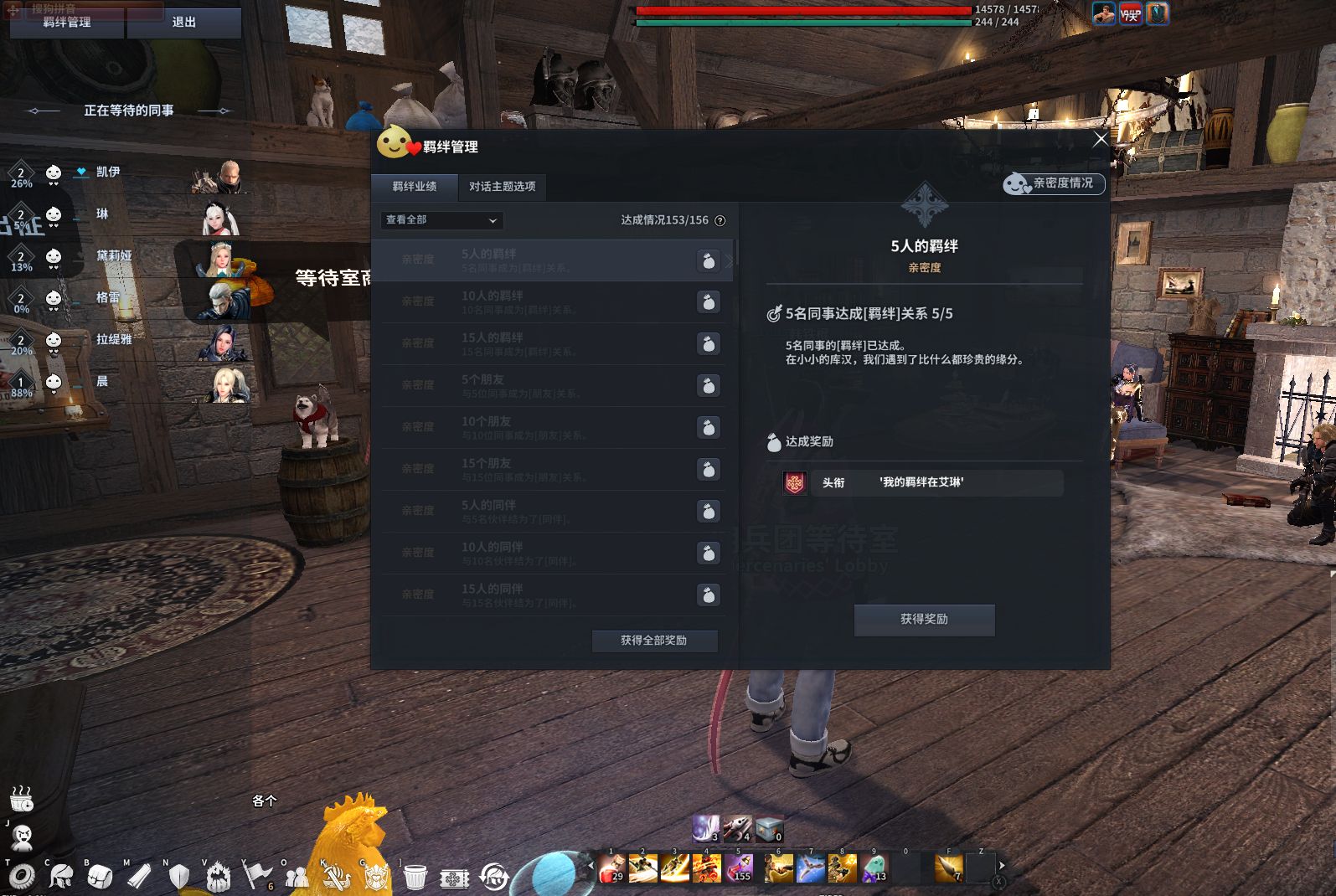Click 获得全部奖励 to claim all rewards
This screenshot has height=896, width=1336.
pyautogui.click(x=654, y=641)
